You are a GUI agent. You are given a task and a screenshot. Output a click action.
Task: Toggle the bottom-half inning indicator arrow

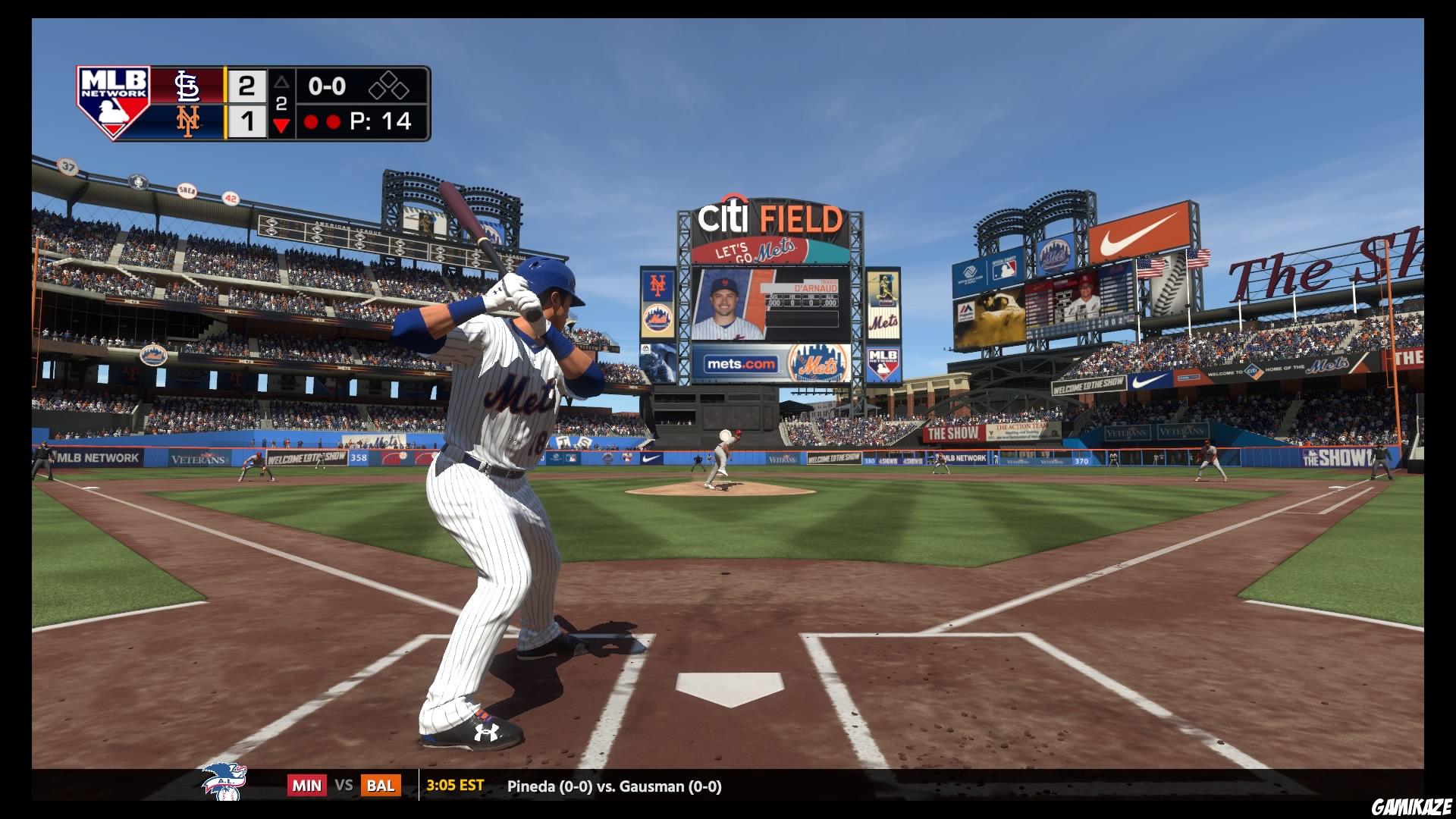[x=281, y=121]
